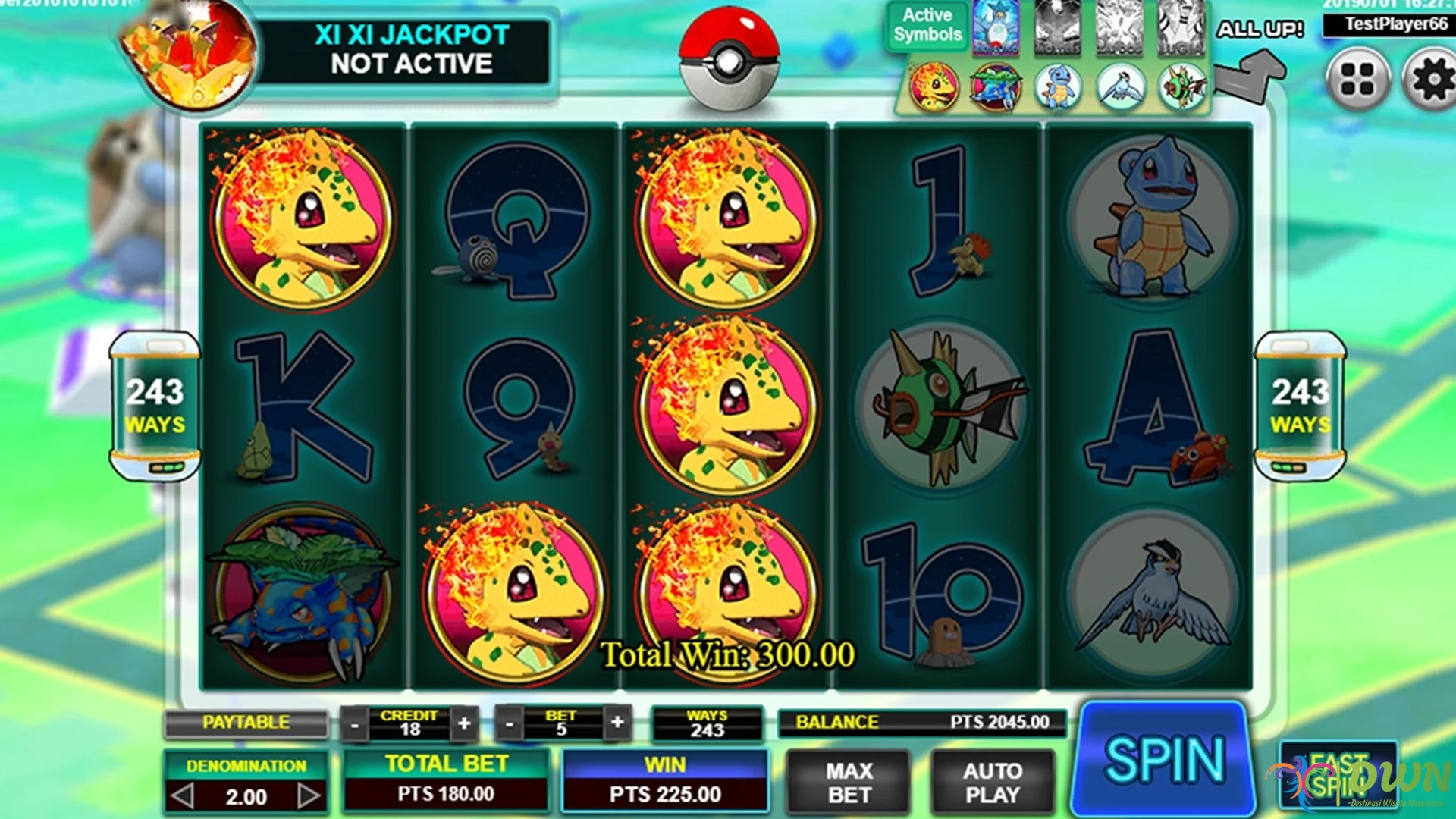Decrease BET using the minus stepper
This screenshot has width=1456, height=819.
click(510, 723)
